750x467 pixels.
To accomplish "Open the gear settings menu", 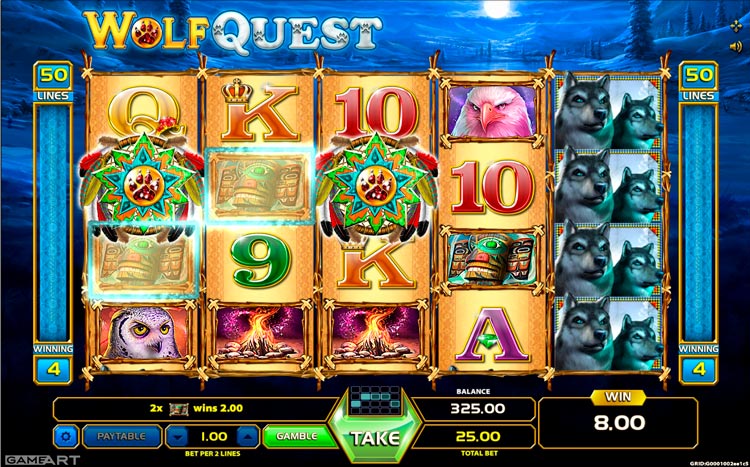I will tap(67, 437).
